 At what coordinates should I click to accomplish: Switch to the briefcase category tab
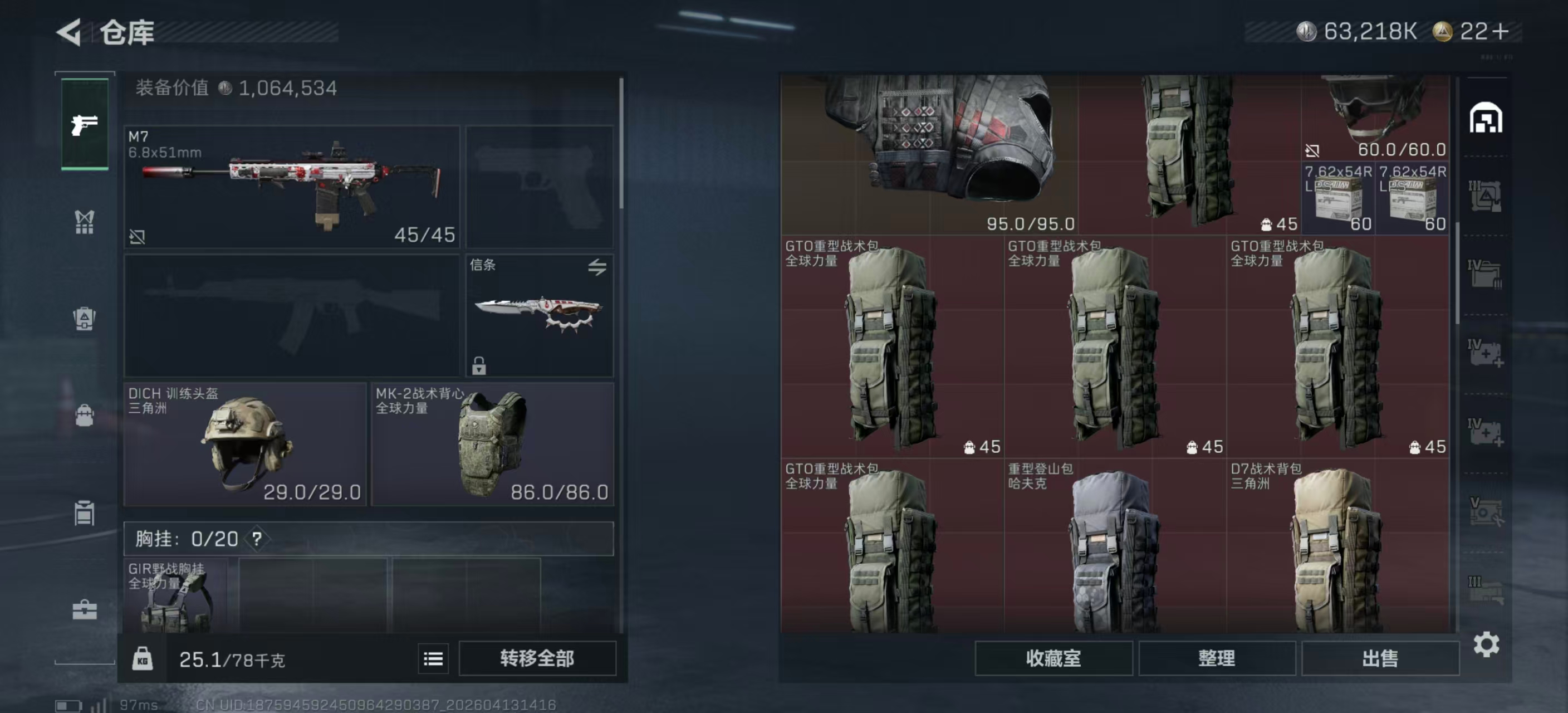click(x=85, y=609)
